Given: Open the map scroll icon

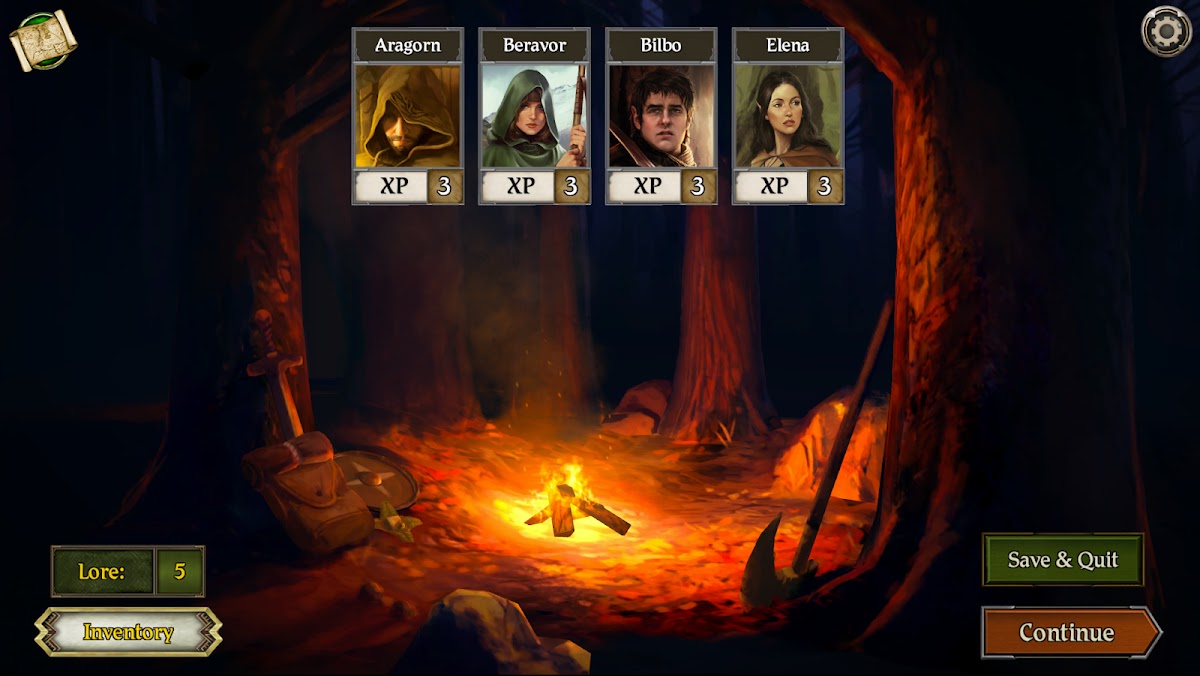Looking at the screenshot, I should click(x=43, y=39).
